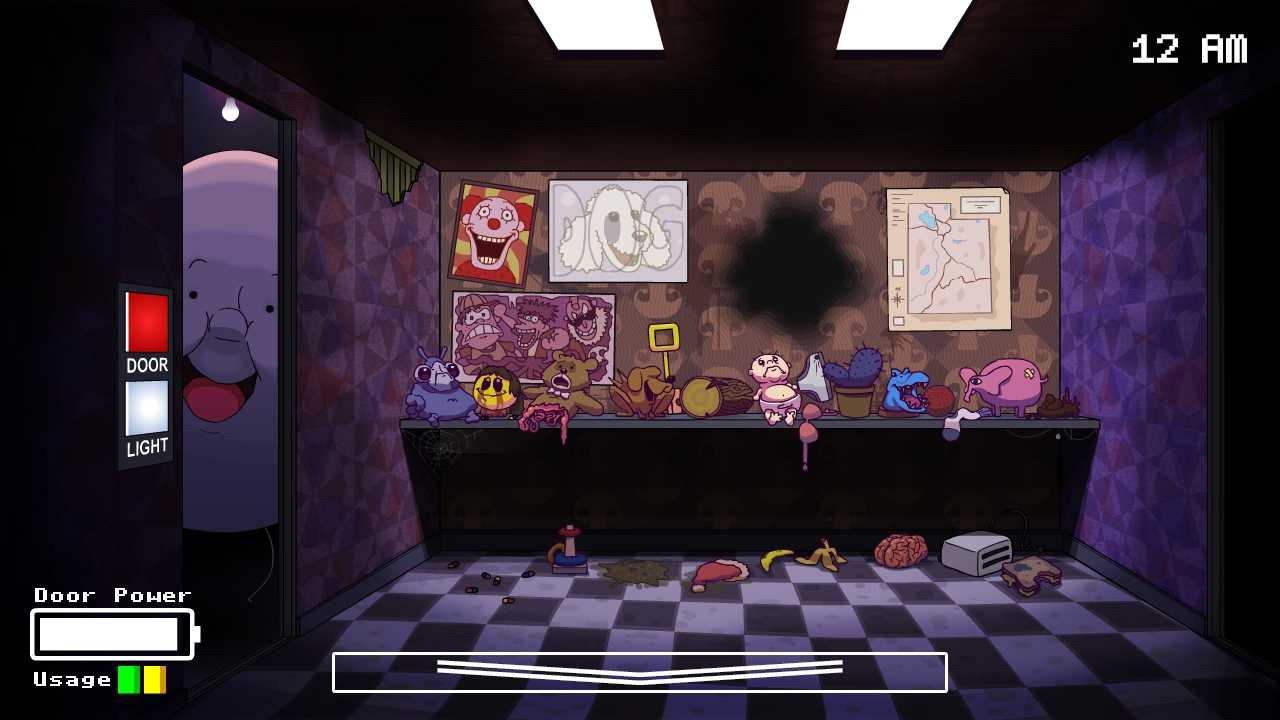
Task: Click the 12 AM clock display
Action: pos(1188,46)
